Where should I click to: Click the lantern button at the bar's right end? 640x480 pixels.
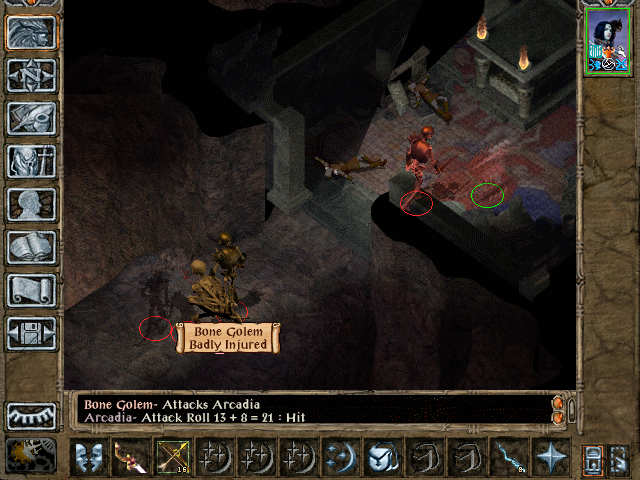coord(593,457)
